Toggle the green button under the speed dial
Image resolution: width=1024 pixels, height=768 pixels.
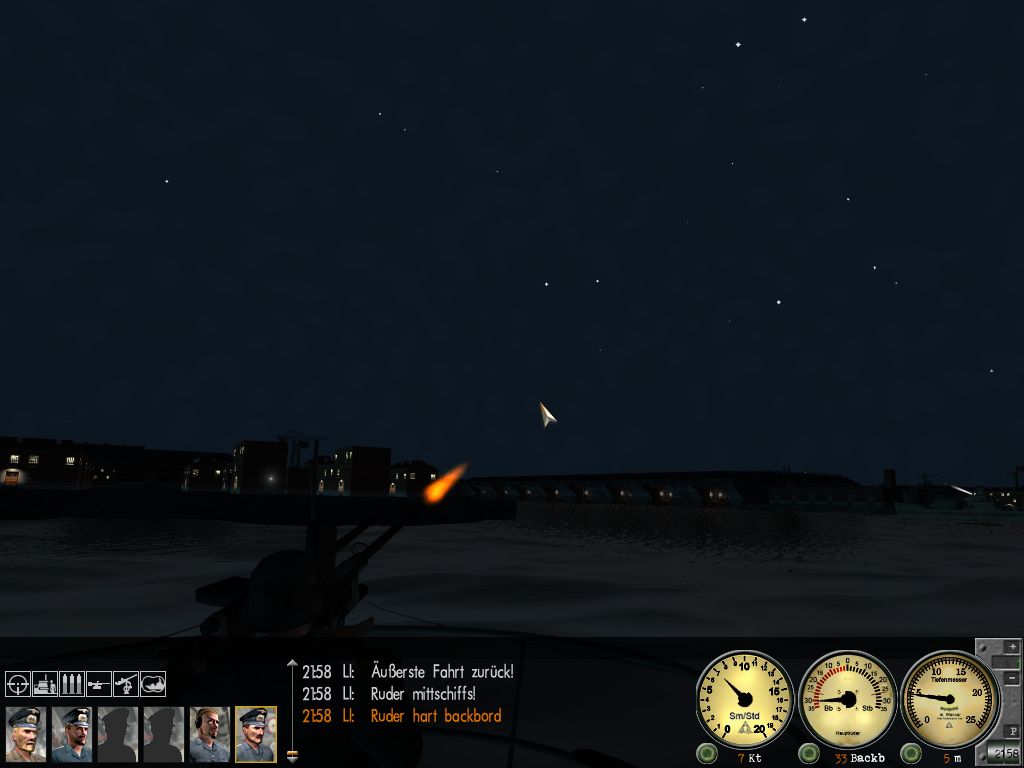click(x=707, y=753)
